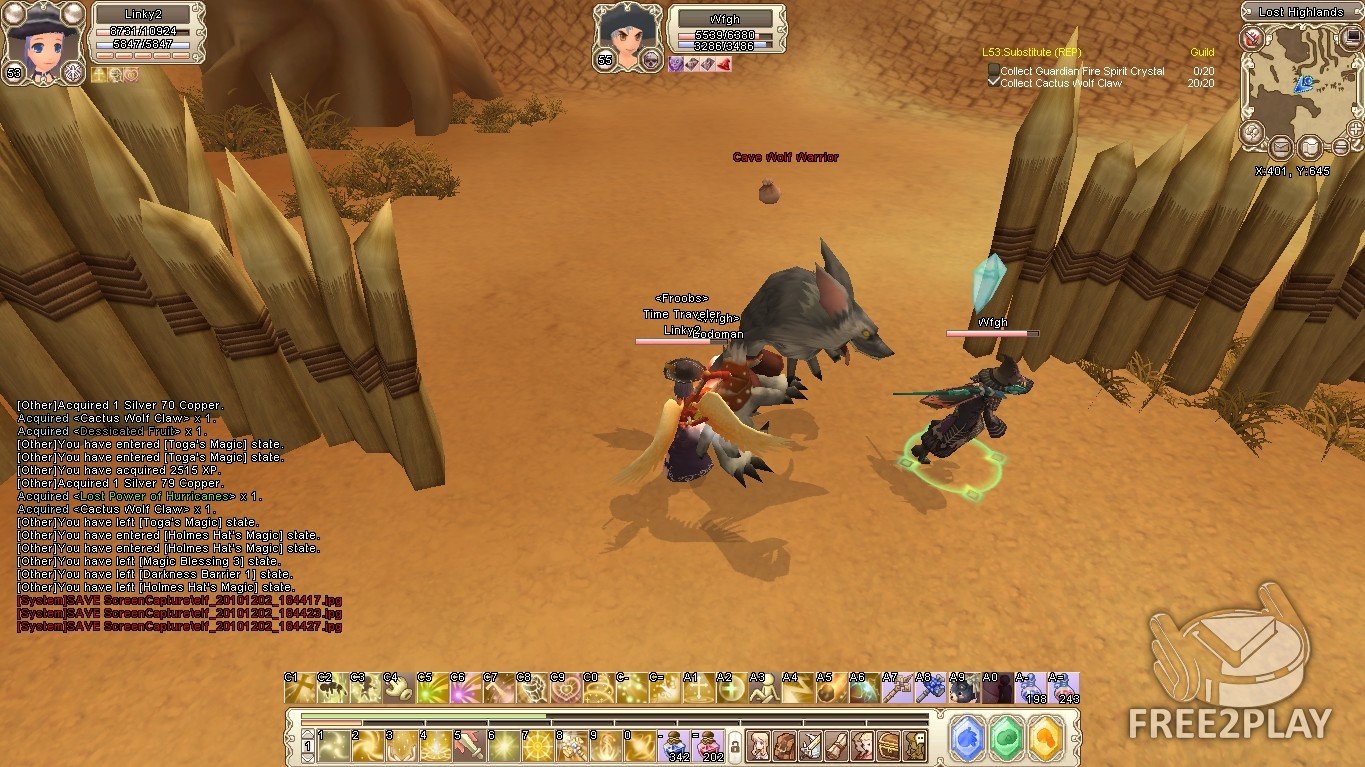This screenshot has width=1365, height=767.
Task: Select the Wfgh target portrait
Action: 624,38
